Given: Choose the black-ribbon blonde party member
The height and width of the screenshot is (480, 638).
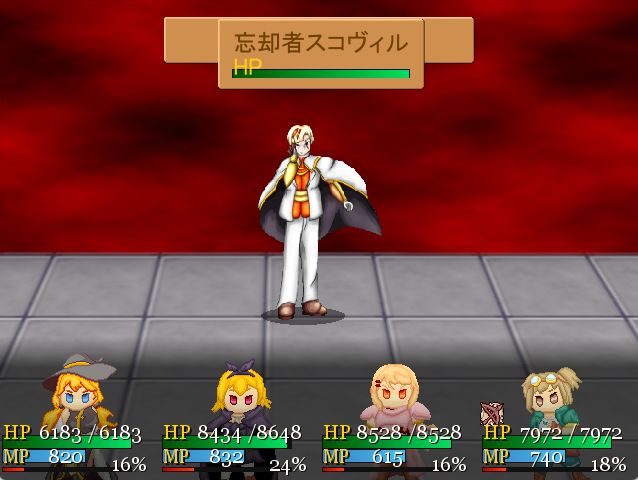Looking at the screenshot, I should 238,398.
